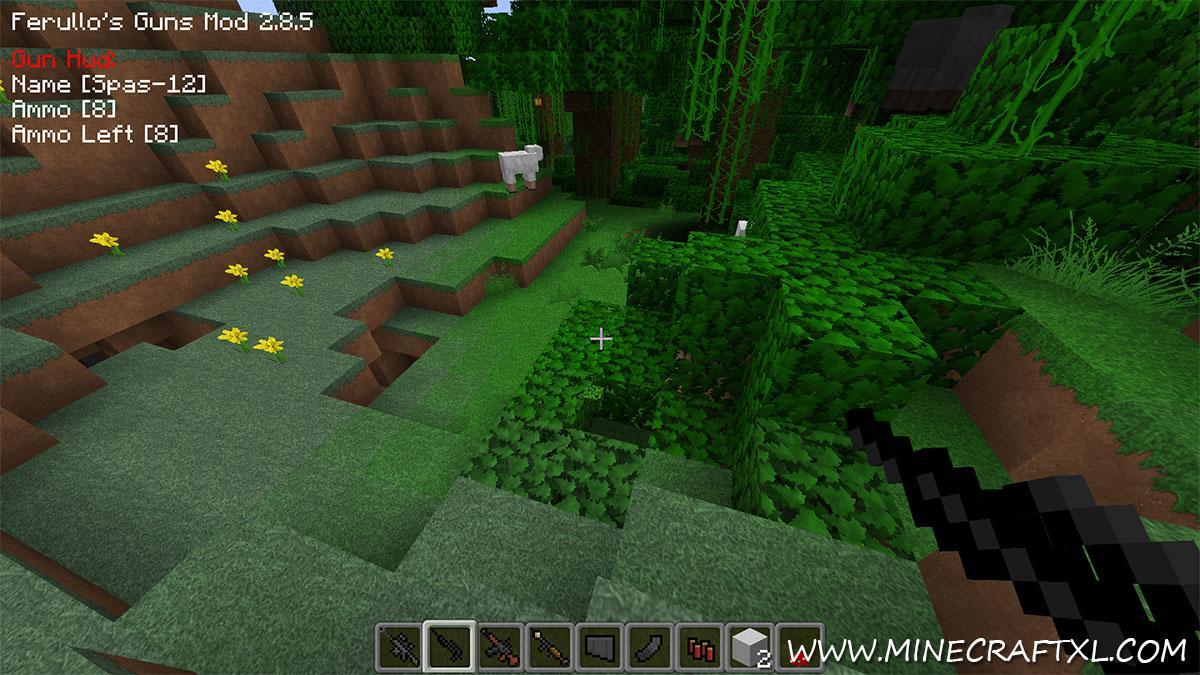Select the curved gray magazine slot

648,648
